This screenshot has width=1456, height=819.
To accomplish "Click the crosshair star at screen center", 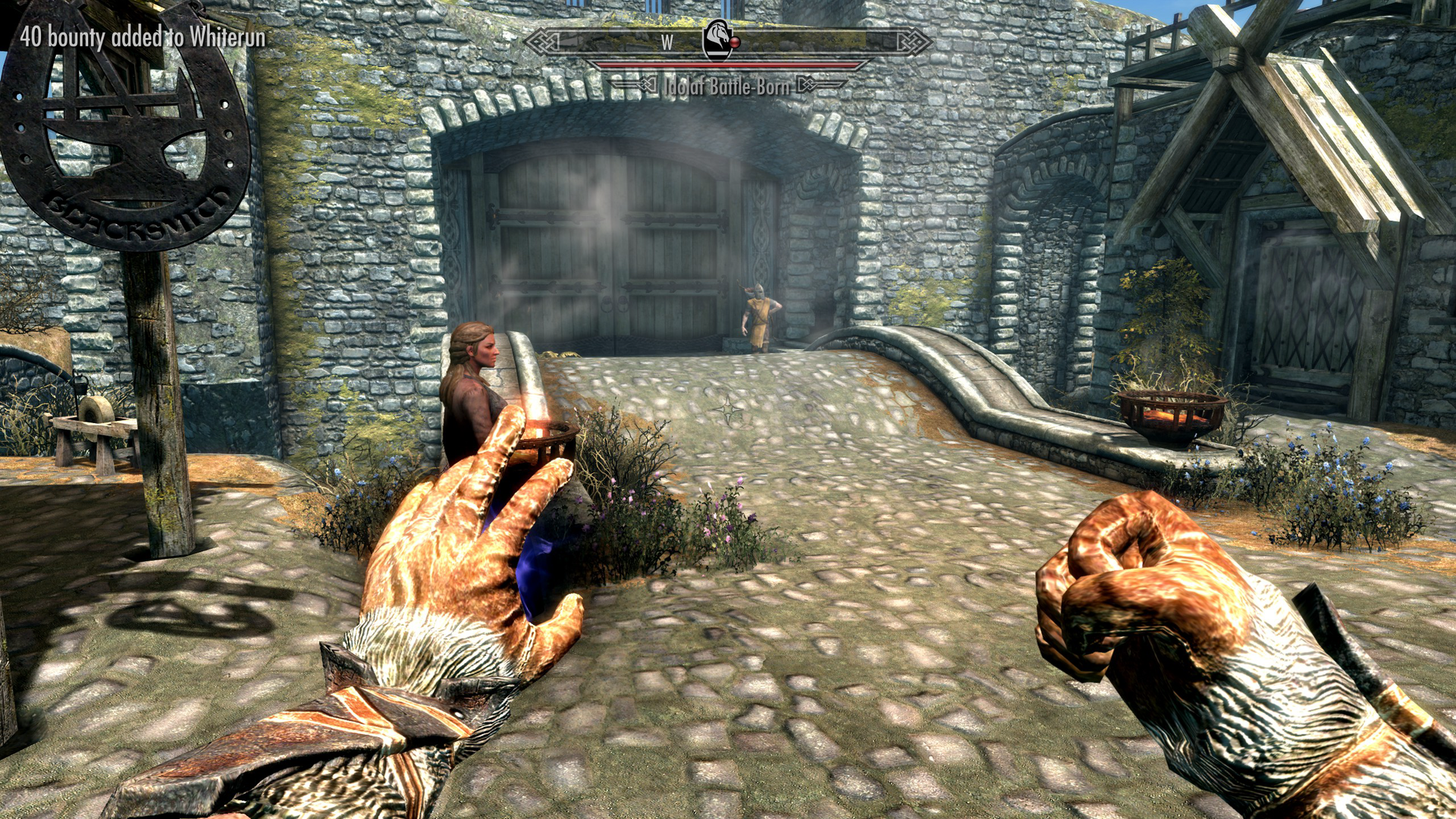I will point(728,409).
